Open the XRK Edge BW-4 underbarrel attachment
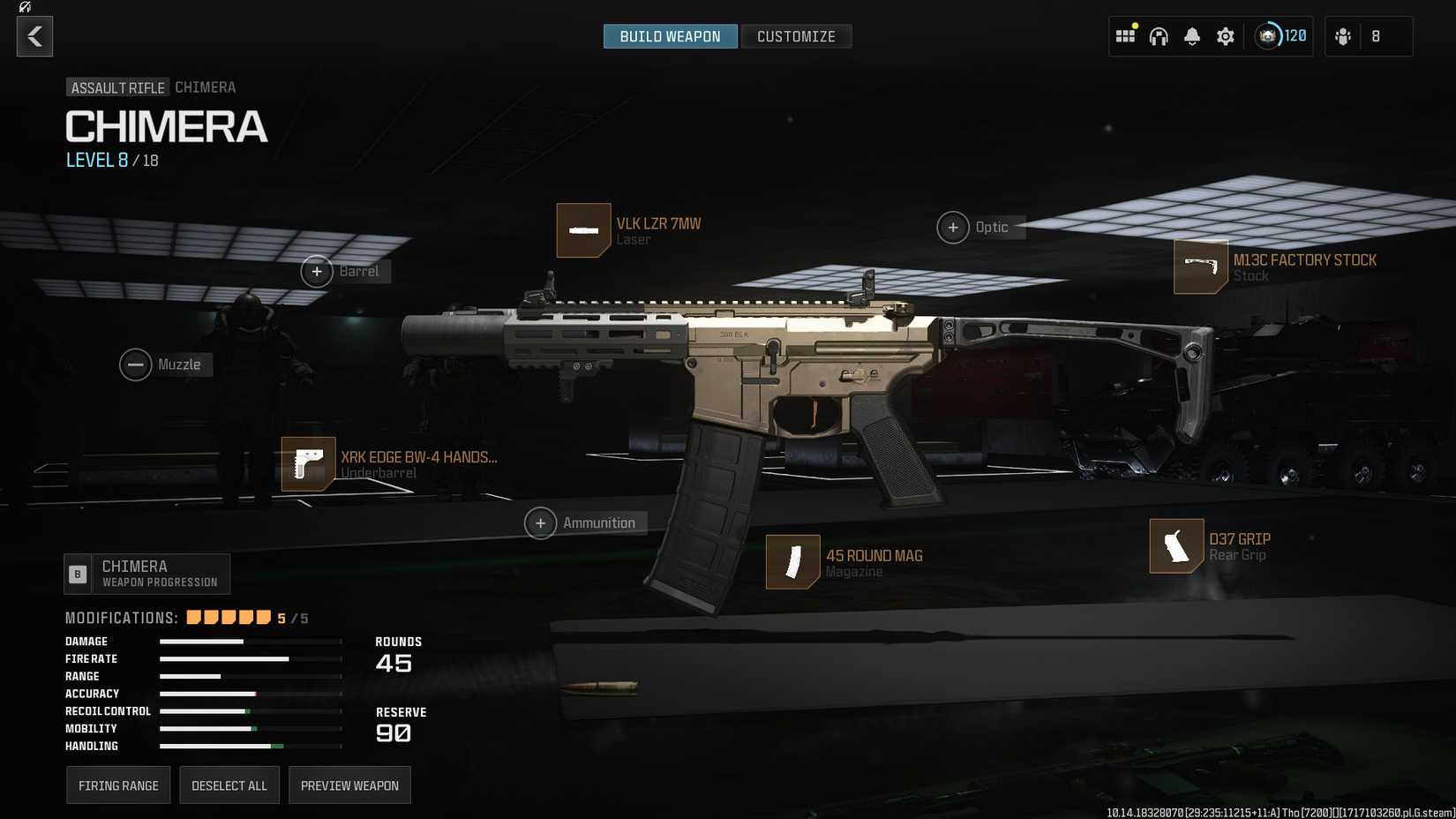1456x819 pixels. coord(308,464)
